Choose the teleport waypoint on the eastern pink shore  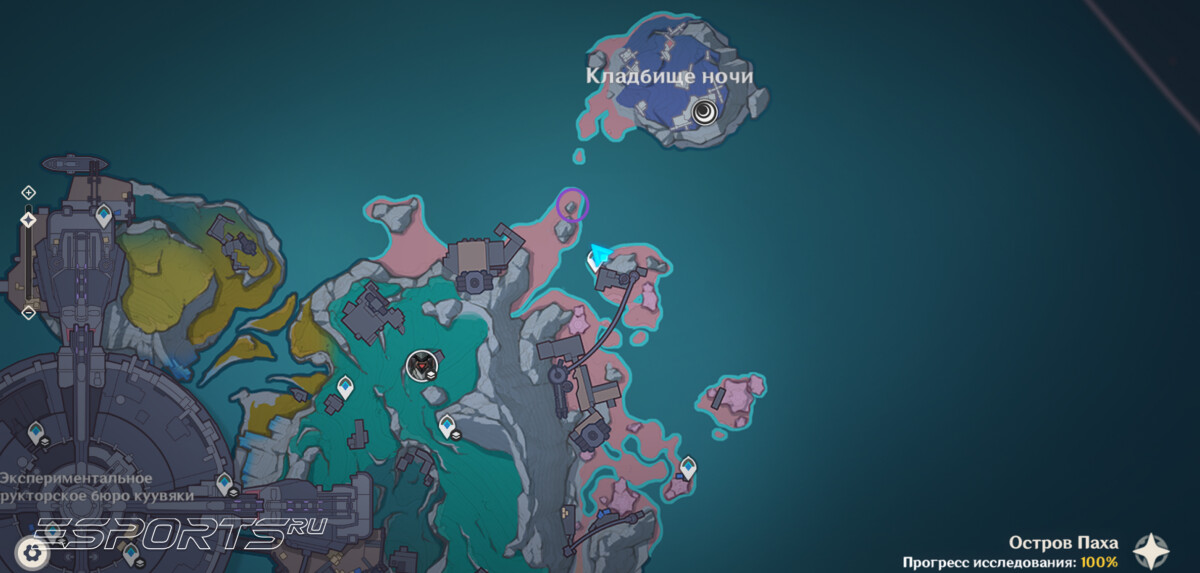coord(687,467)
